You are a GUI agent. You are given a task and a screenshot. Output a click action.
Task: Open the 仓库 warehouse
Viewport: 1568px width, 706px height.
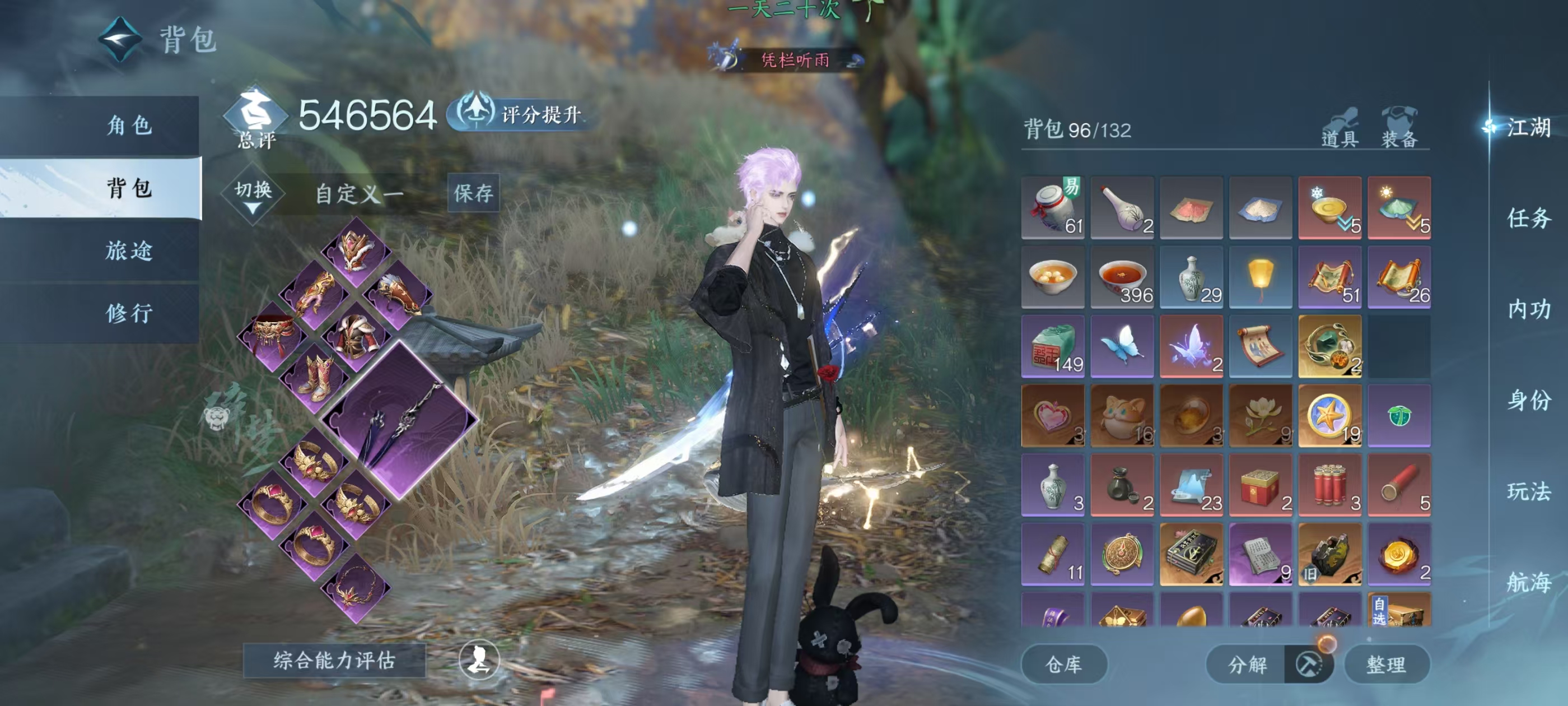[x=1063, y=664]
